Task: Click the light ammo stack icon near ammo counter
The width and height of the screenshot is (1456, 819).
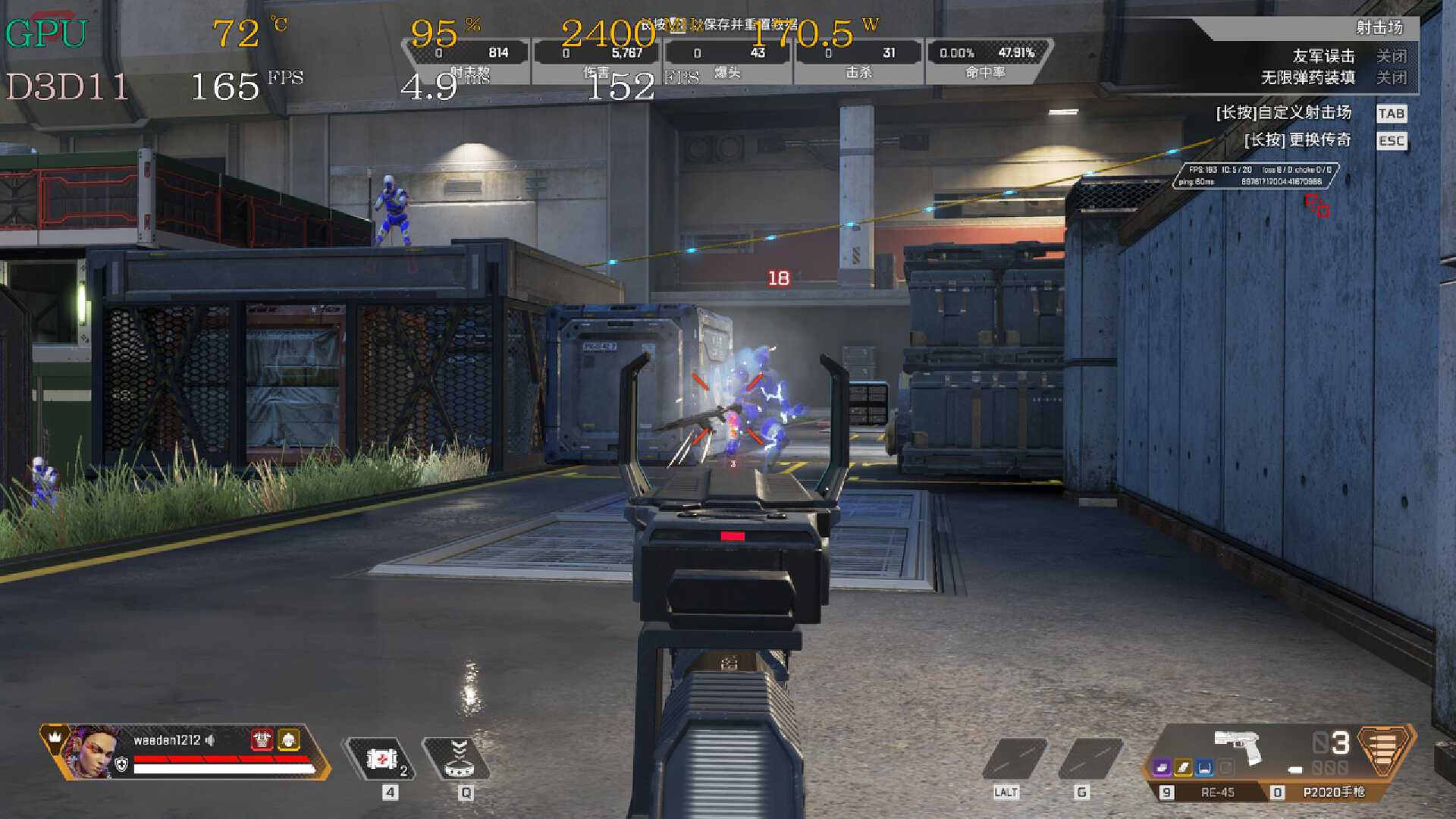Action: point(1295,770)
